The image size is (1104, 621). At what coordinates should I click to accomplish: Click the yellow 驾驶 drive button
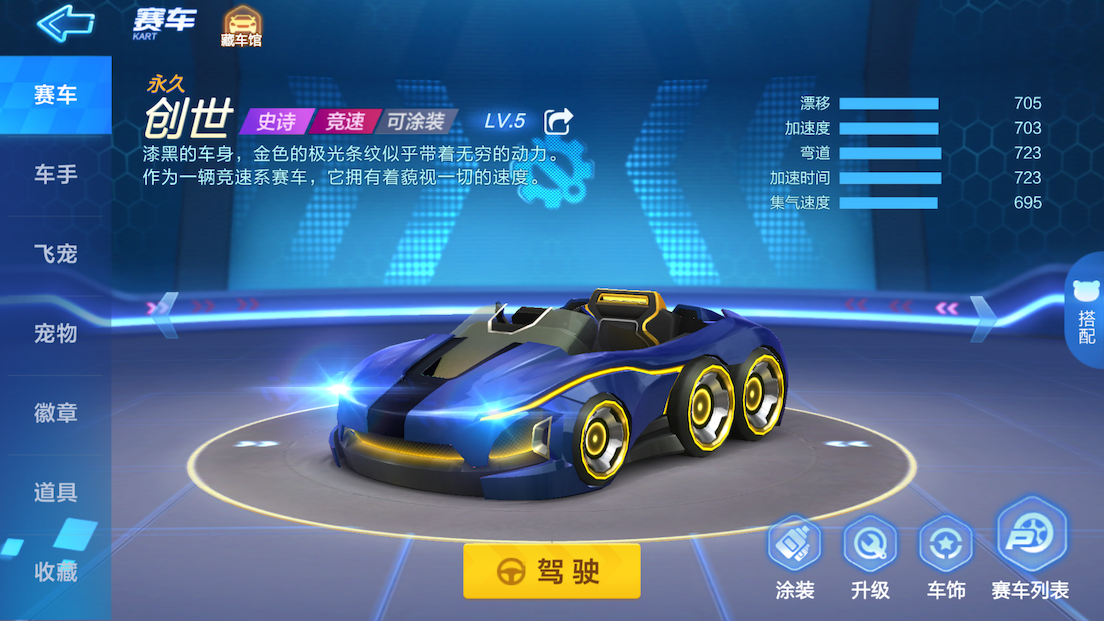551,571
